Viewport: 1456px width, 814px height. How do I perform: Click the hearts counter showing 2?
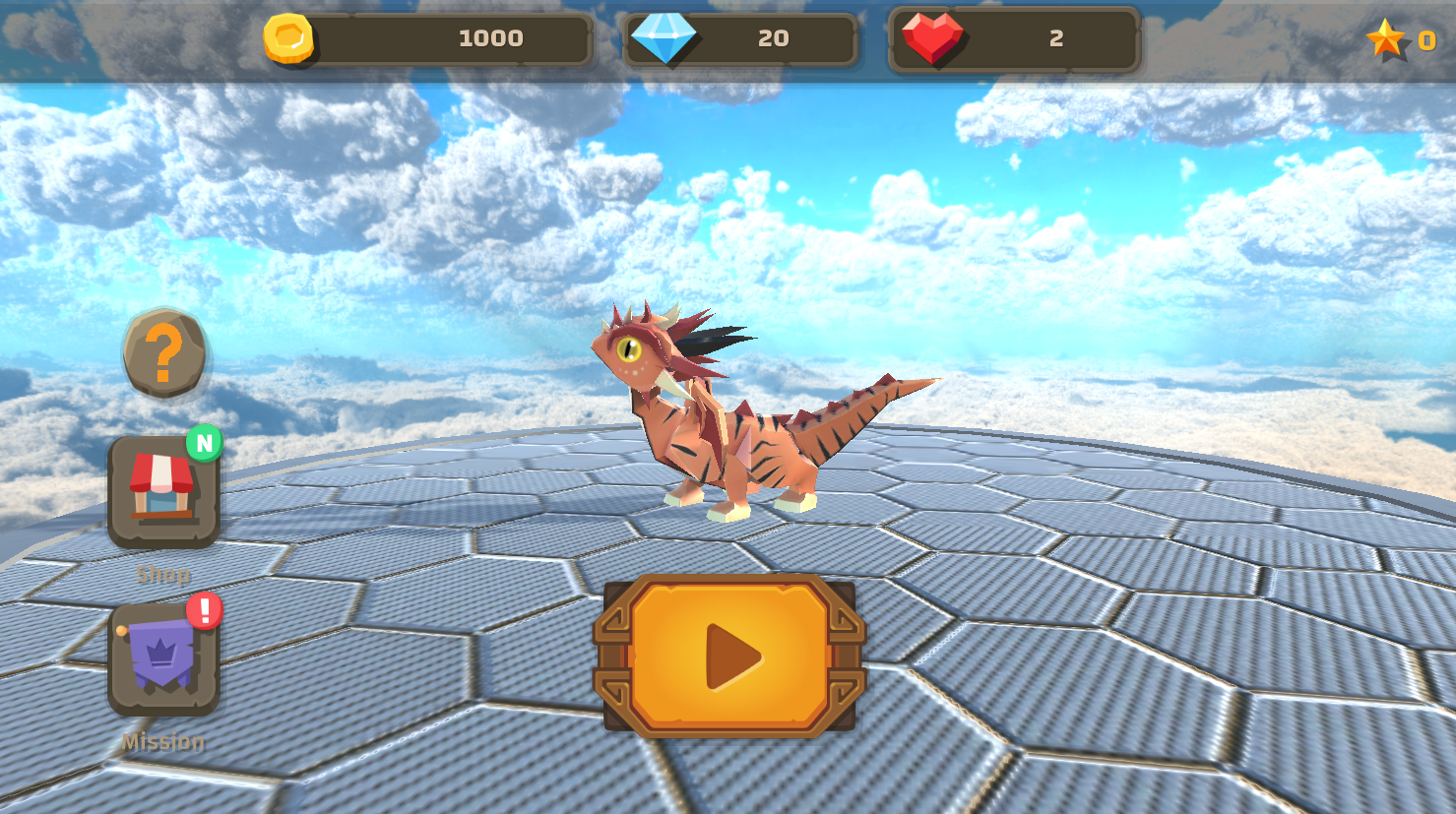click(1058, 39)
